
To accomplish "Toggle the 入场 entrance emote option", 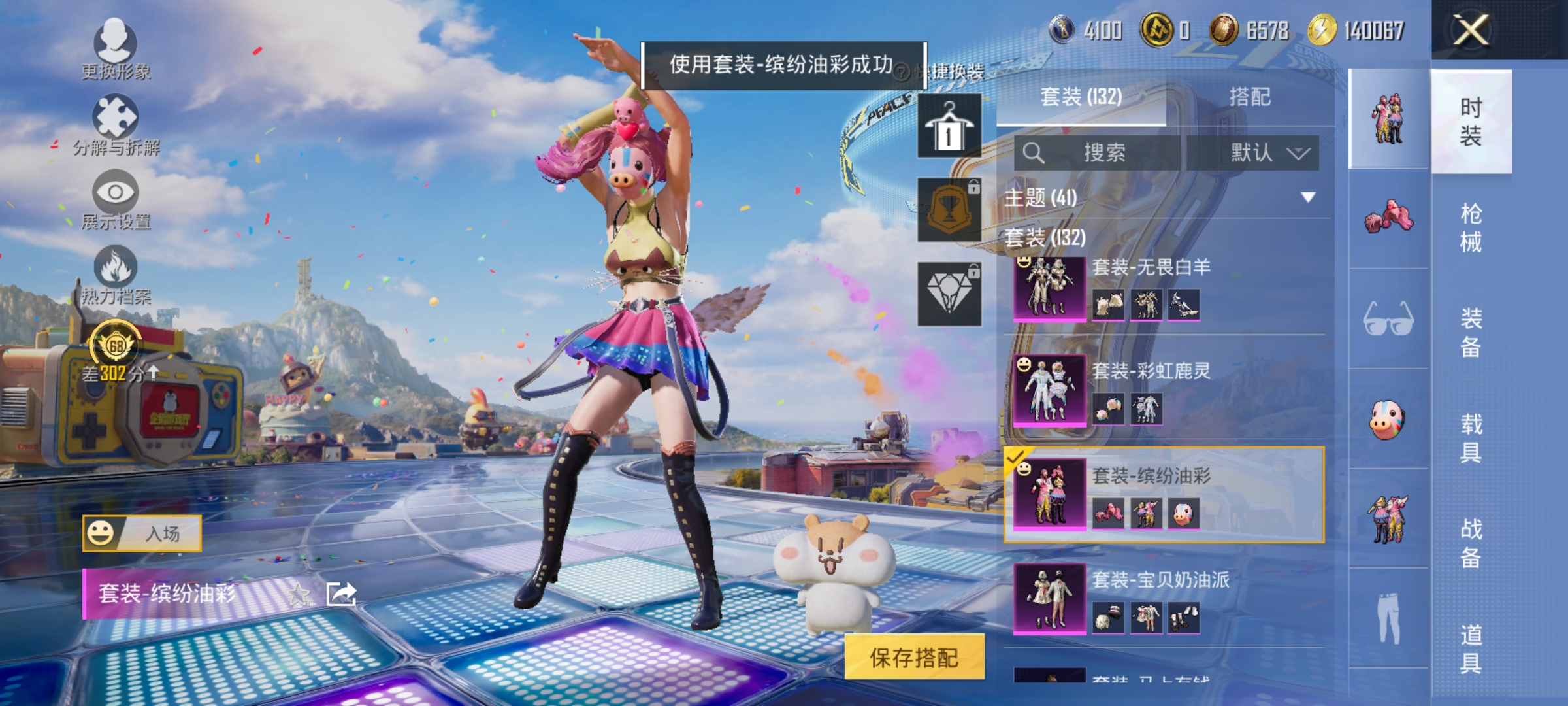I will [x=144, y=533].
